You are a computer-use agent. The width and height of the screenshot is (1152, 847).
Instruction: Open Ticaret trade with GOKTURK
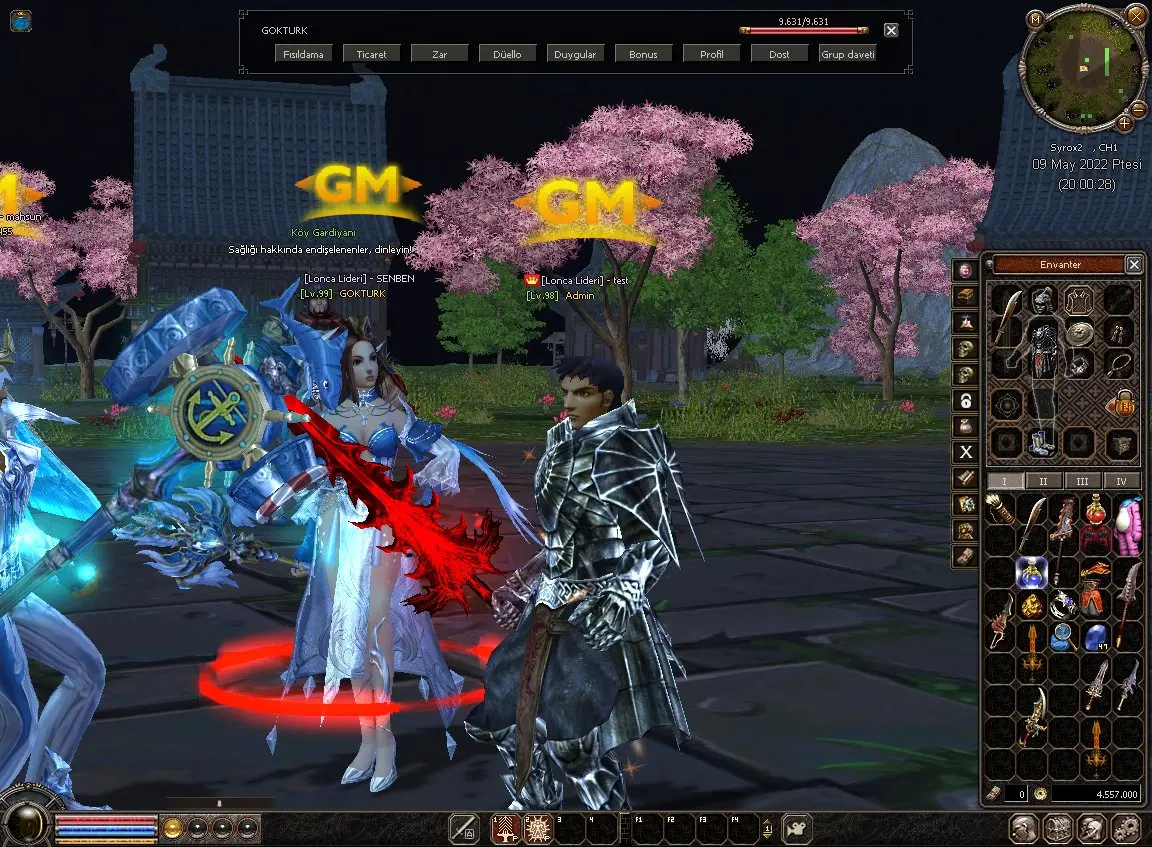tap(371, 54)
